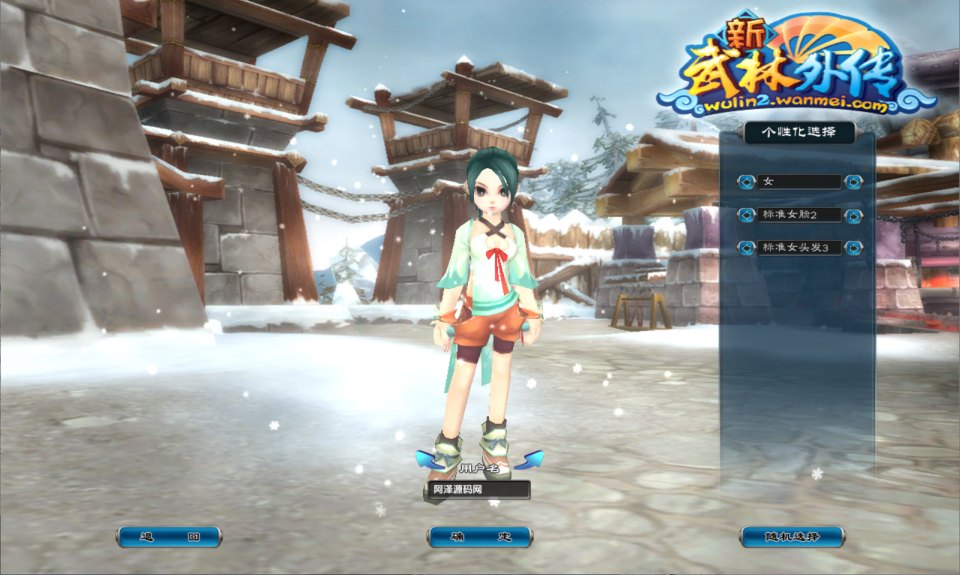Select previous gender with left arrow beside 女
960x575 pixels.
coord(746,182)
